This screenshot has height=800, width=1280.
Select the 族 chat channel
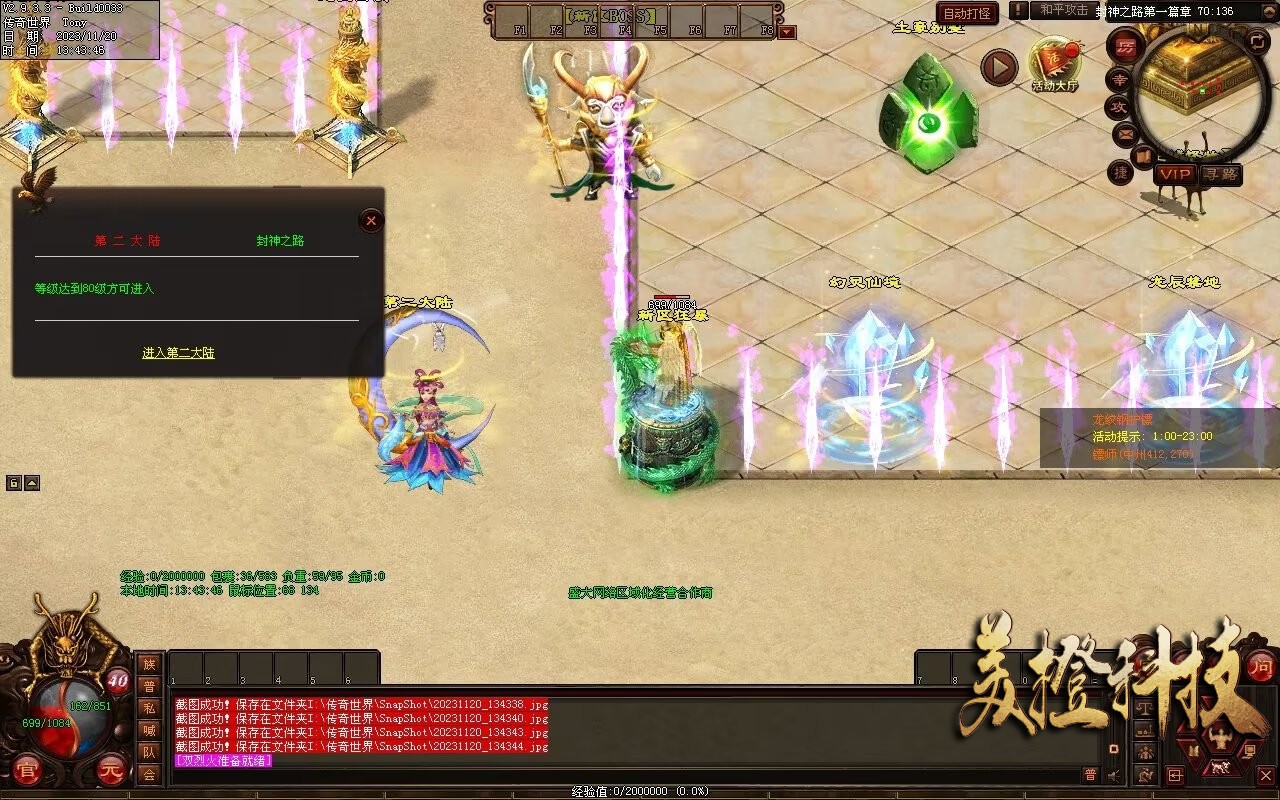149,664
